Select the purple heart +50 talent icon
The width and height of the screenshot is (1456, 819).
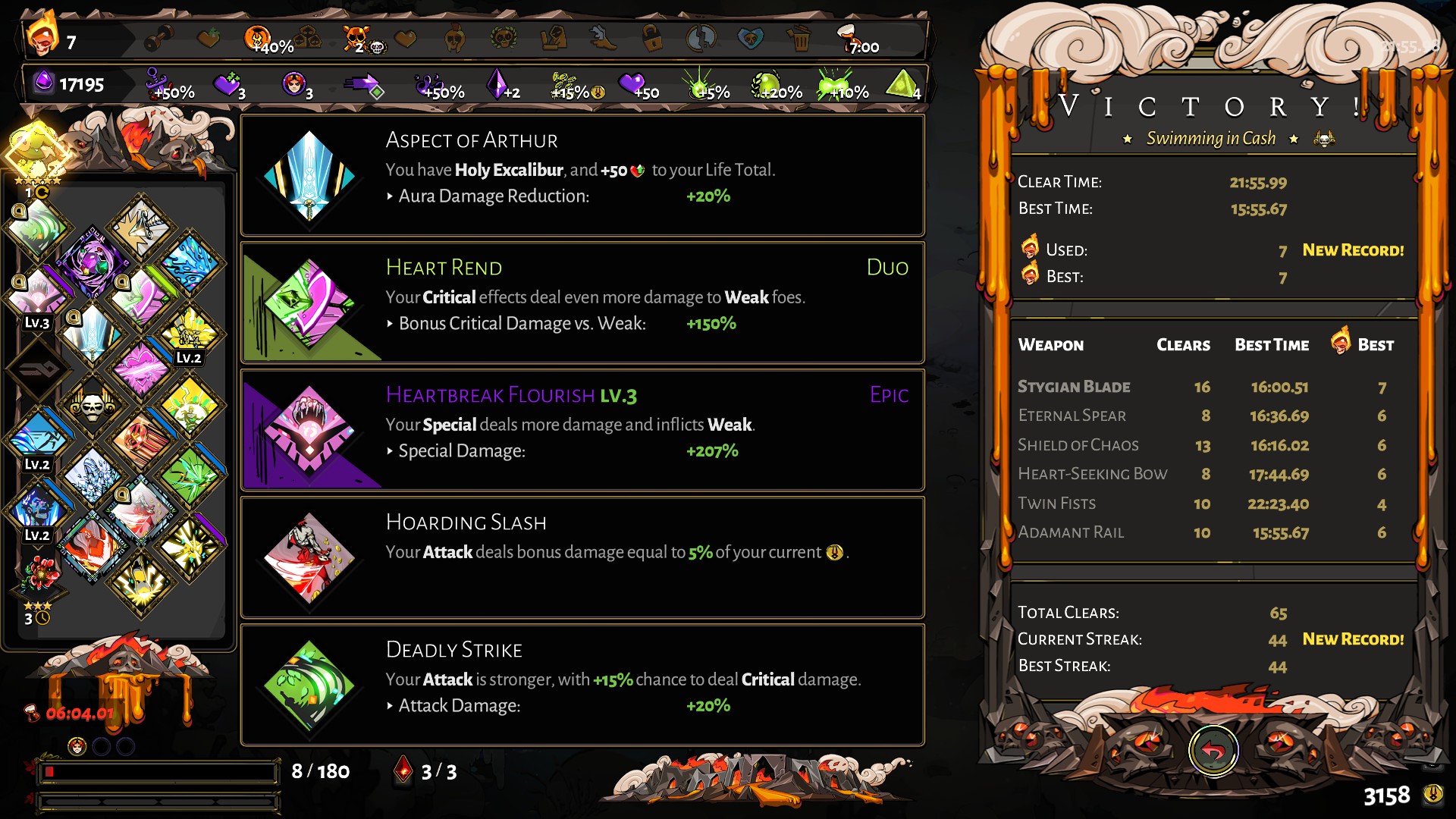coord(632,85)
